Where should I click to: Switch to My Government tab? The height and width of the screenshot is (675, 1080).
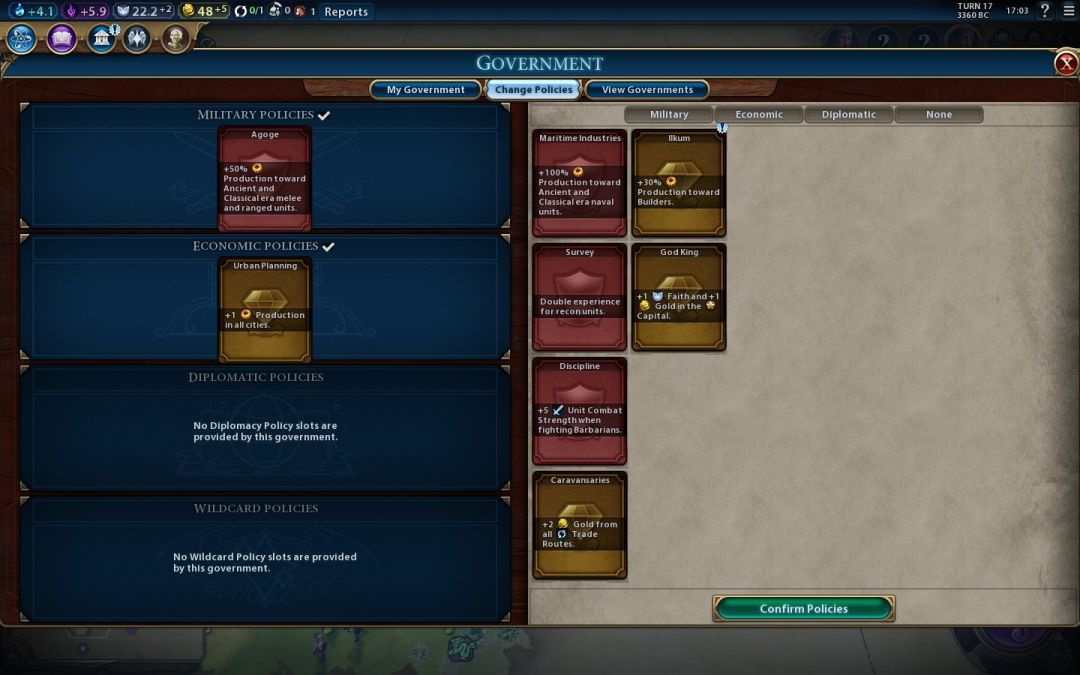coord(425,90)
